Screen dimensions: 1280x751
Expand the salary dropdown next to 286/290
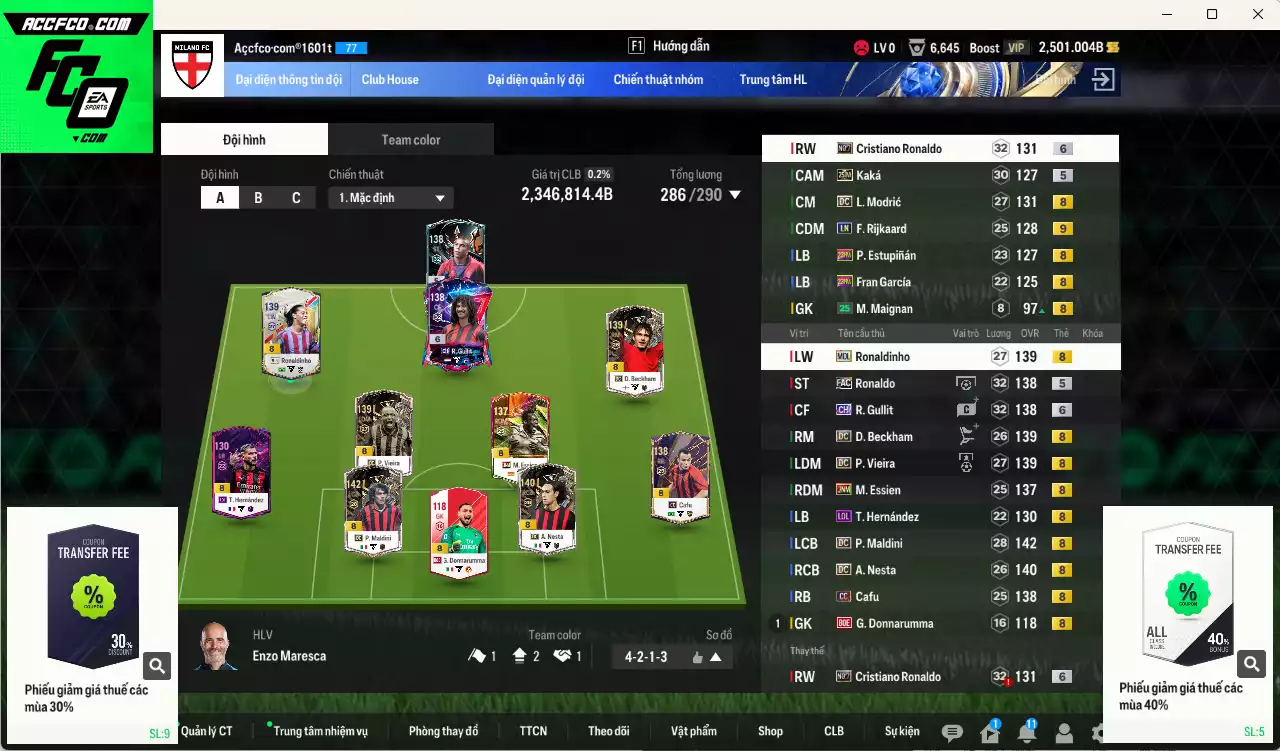click(x=735, y=196)
